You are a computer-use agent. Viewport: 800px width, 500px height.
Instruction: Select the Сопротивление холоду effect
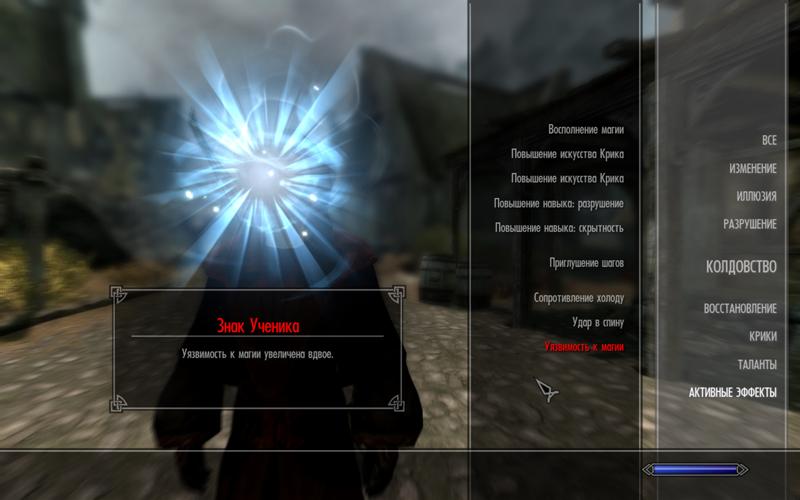pyautogui.click(x=578, y=298)
